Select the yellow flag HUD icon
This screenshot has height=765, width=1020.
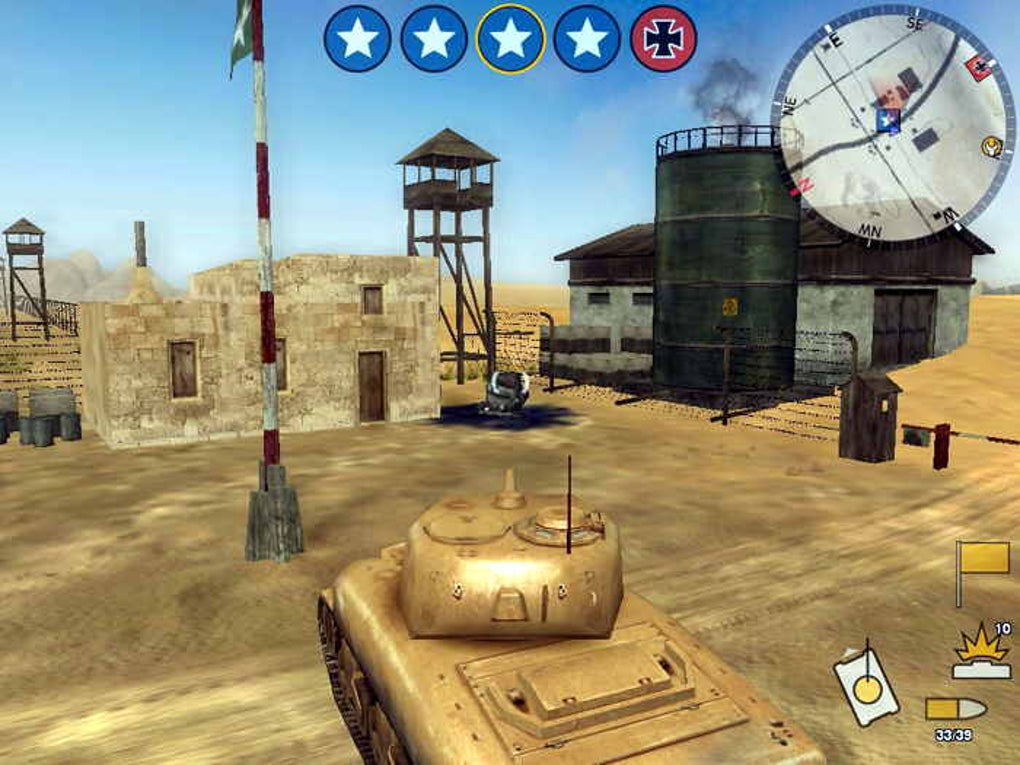point(983,562)
